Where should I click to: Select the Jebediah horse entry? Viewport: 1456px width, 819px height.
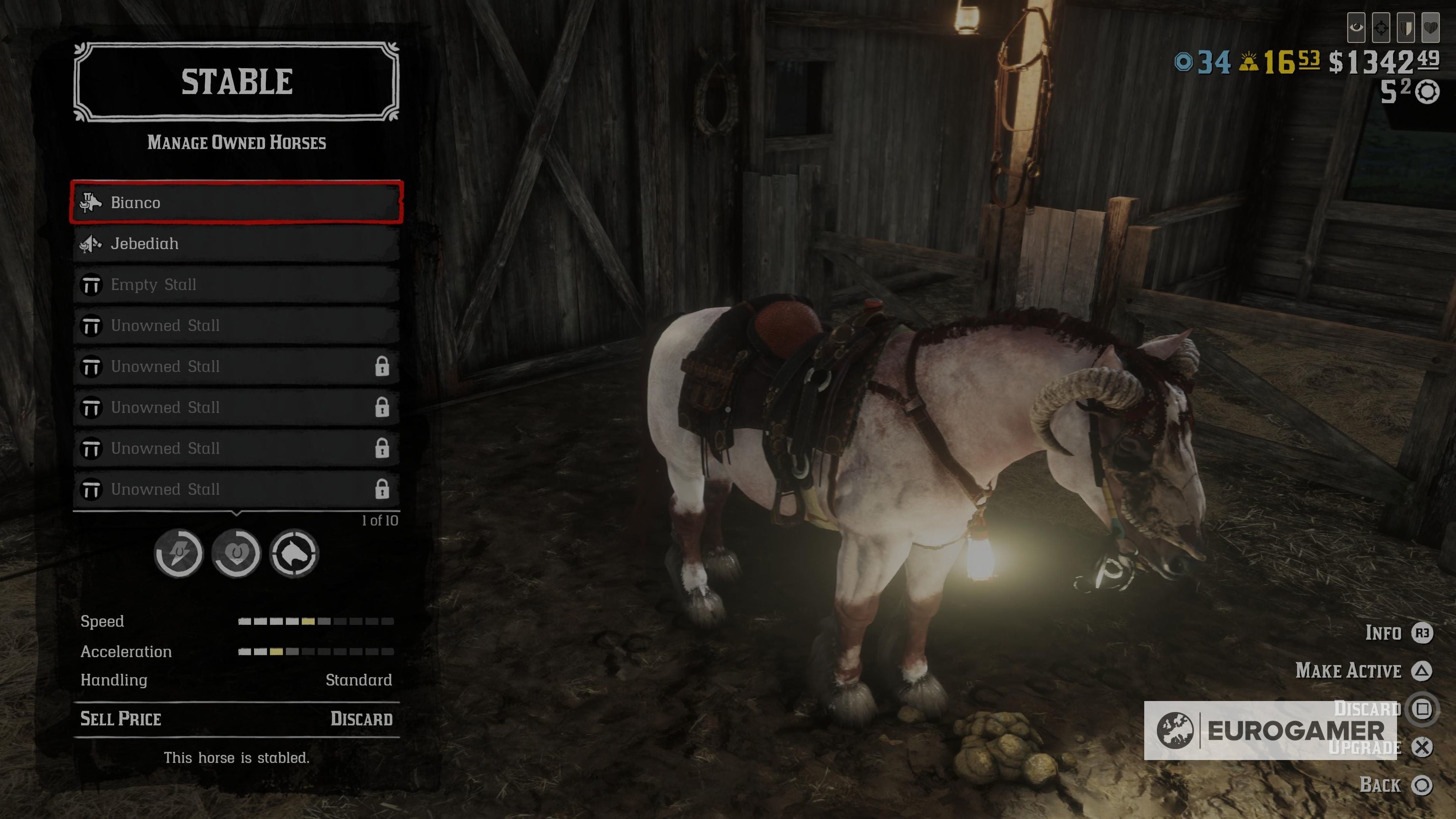coord(237,244)
